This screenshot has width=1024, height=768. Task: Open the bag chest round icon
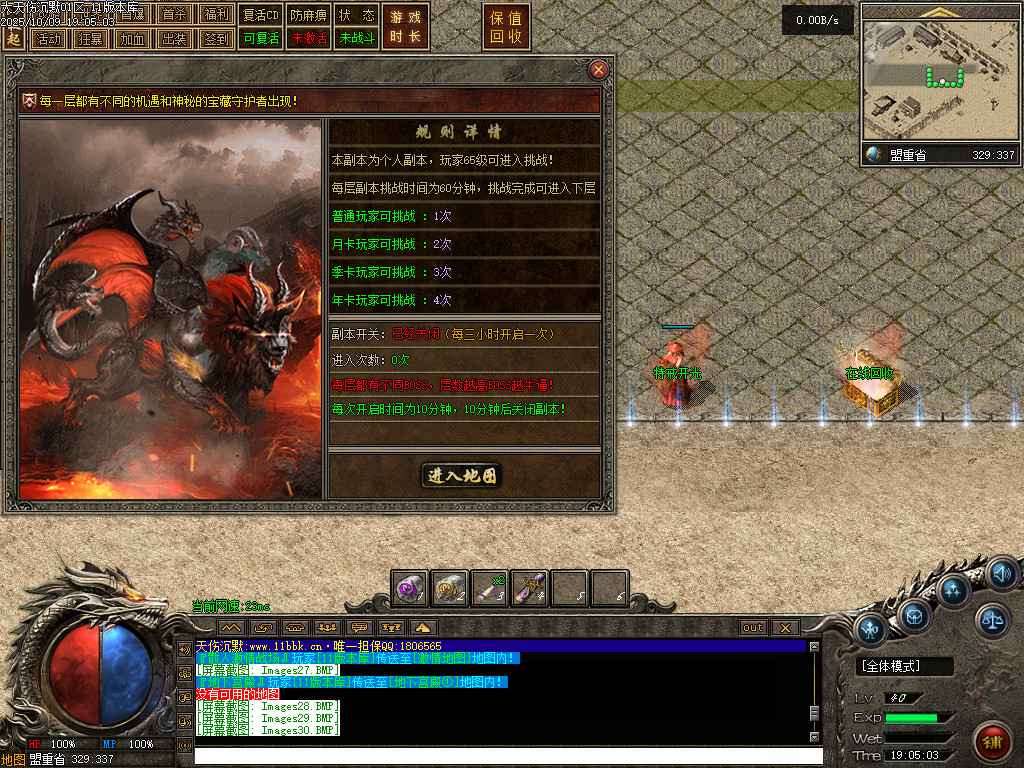tap(915, 614)
